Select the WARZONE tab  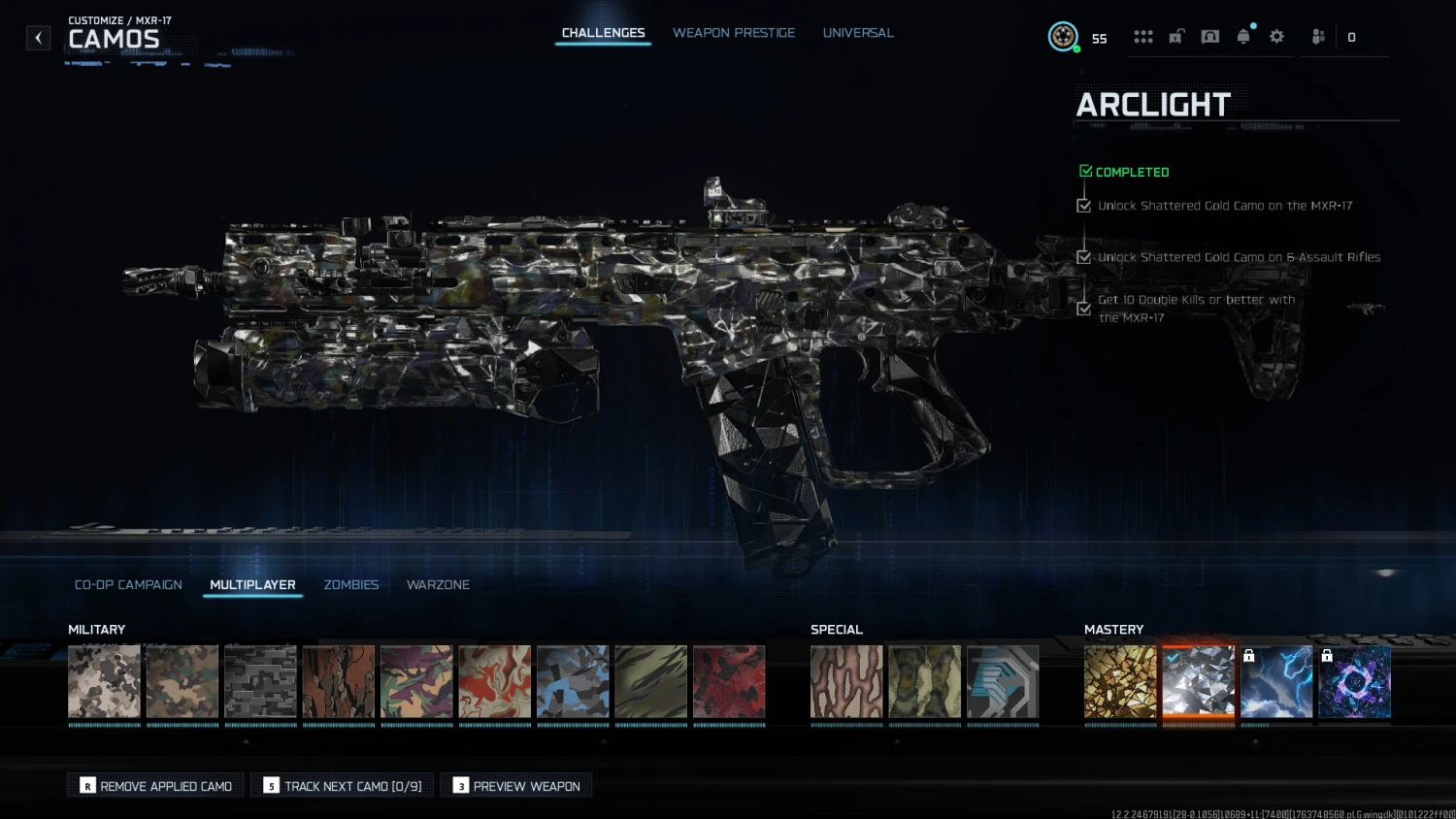click(438, 584)
